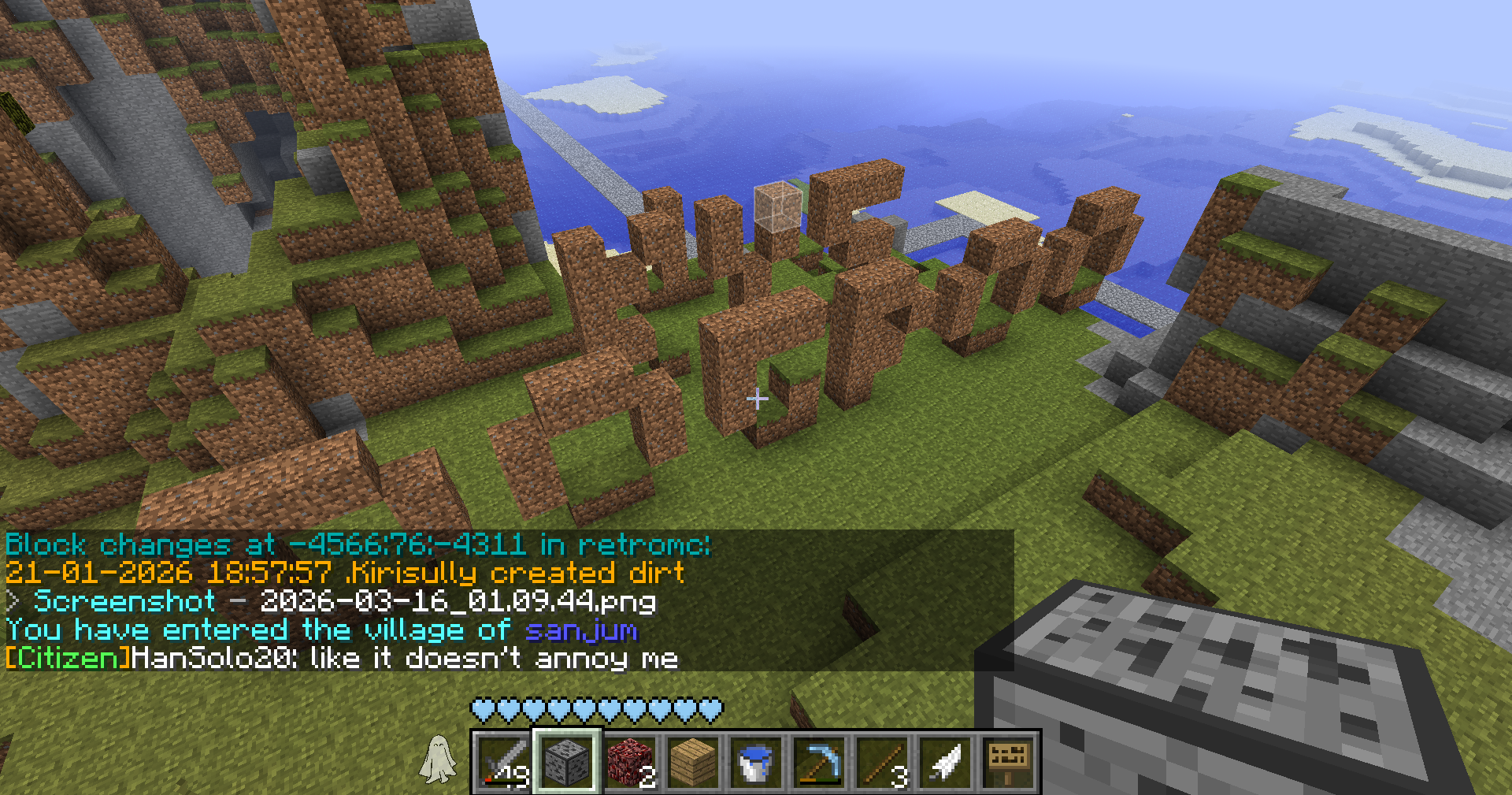Image resolution: width=1512 pixels, height=795 pixels.
Task: Select the sticks stack slot
Action: click(882, 762)
